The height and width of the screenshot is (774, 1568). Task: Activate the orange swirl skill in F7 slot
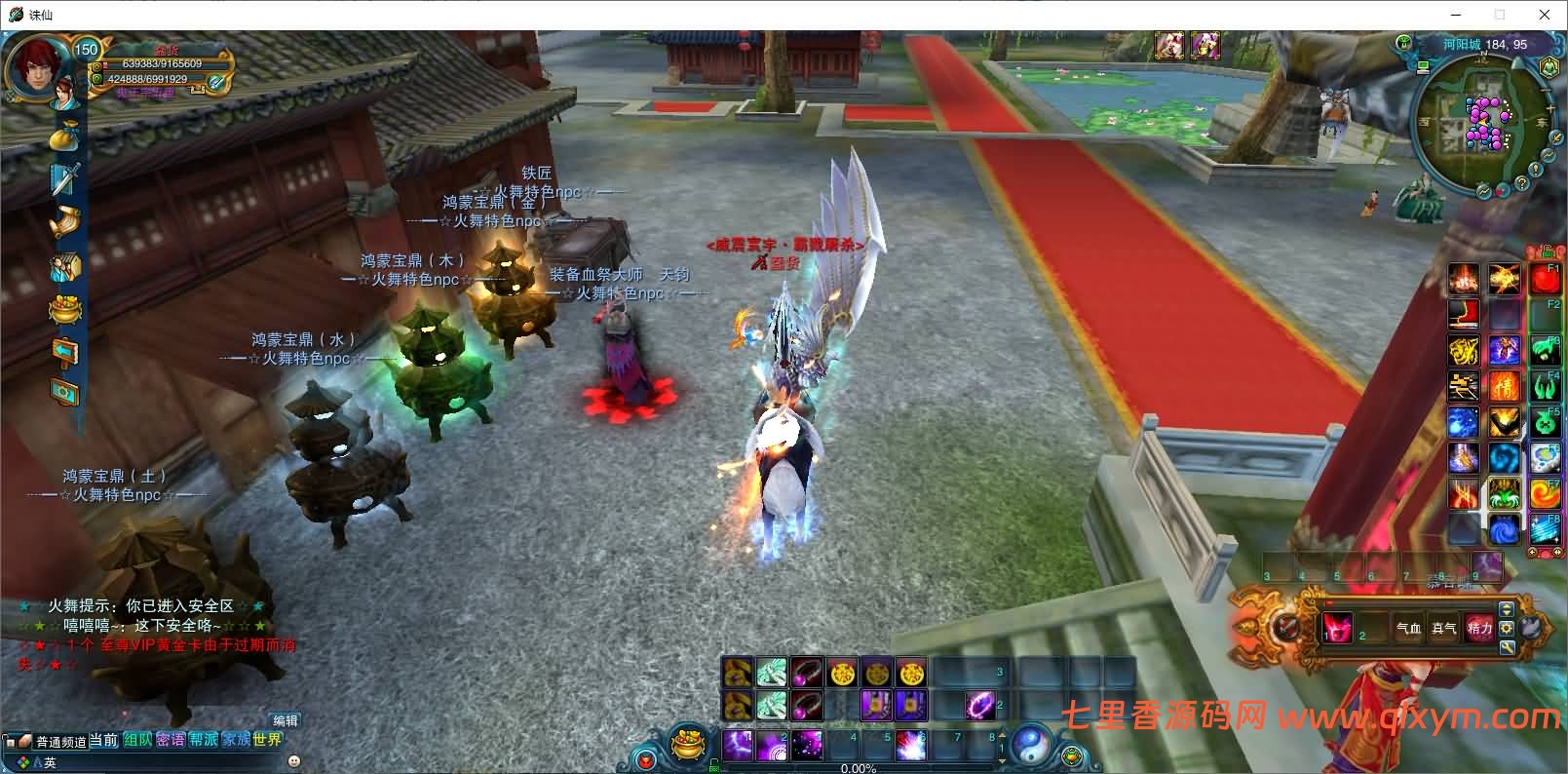pyautogui.click(x=1545, y=494)
